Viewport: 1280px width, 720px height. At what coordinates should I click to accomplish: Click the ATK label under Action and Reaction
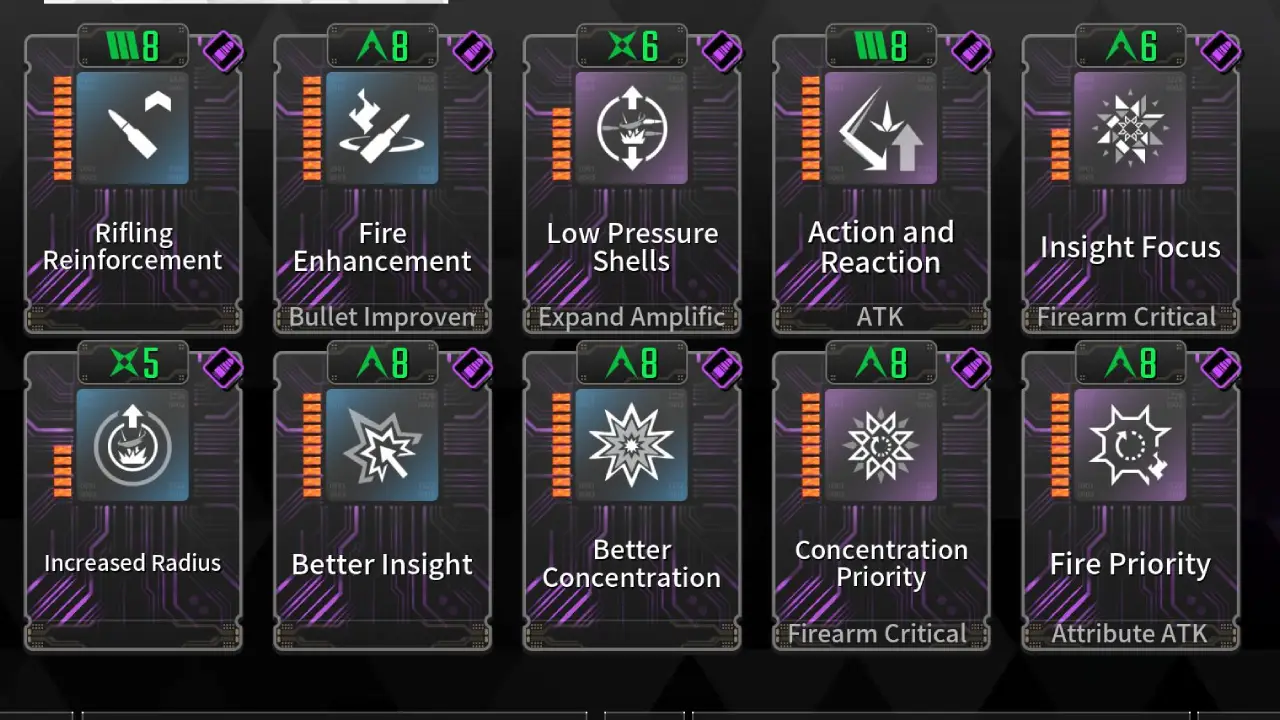tap(880, 317)
